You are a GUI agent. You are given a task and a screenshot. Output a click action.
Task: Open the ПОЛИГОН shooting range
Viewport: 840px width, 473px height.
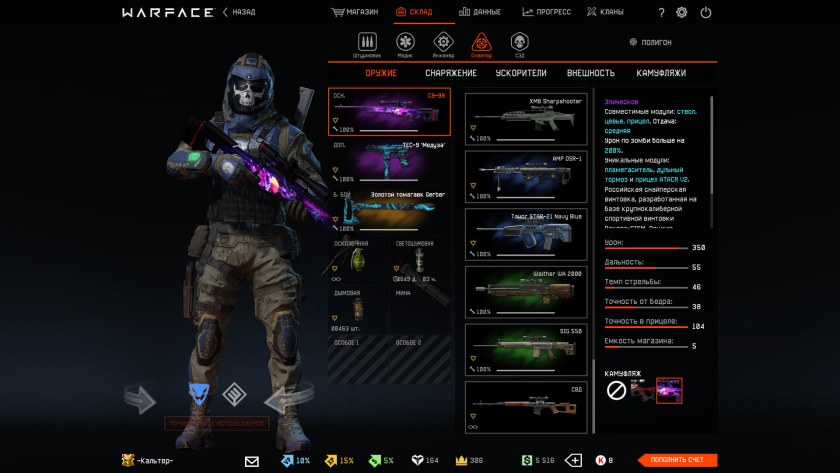point(650,42)
